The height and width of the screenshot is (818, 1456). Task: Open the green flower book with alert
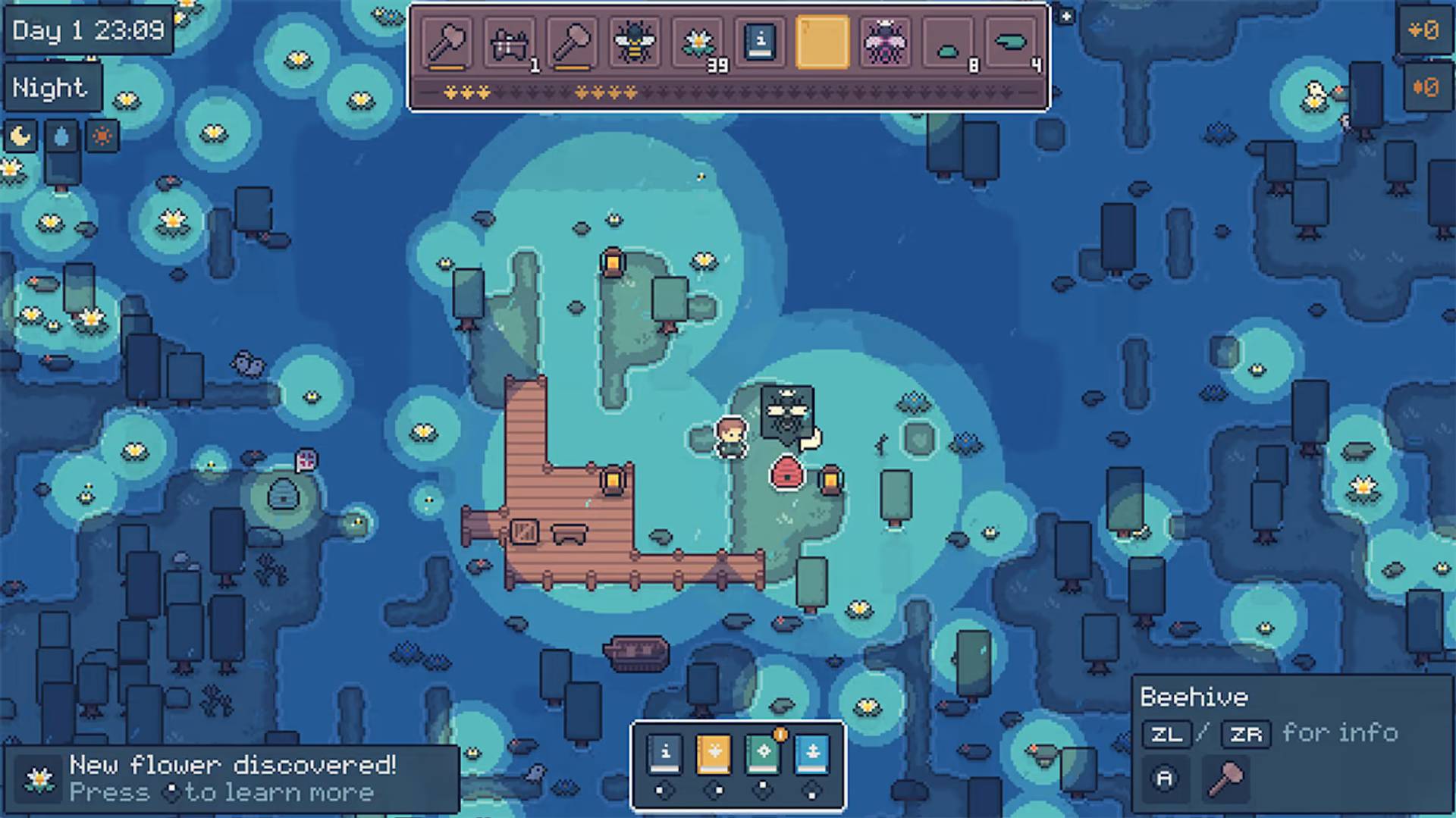(x=763, y=754)
